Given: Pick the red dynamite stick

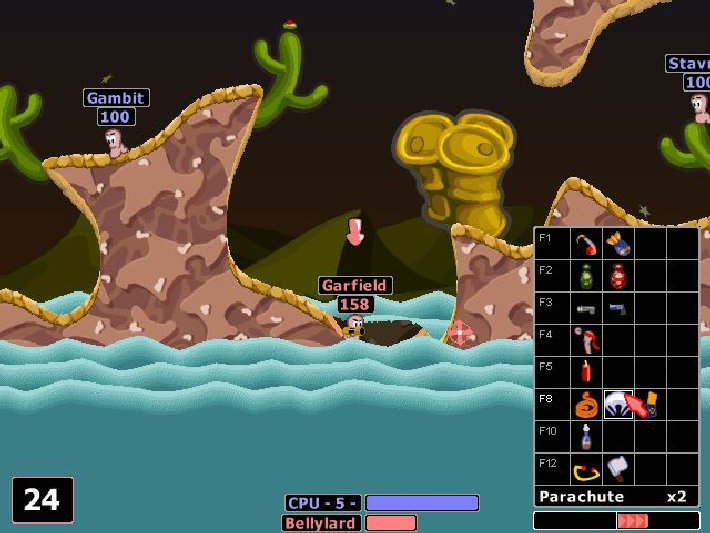Looking at the screenshot, I should [x=586, y=372].
